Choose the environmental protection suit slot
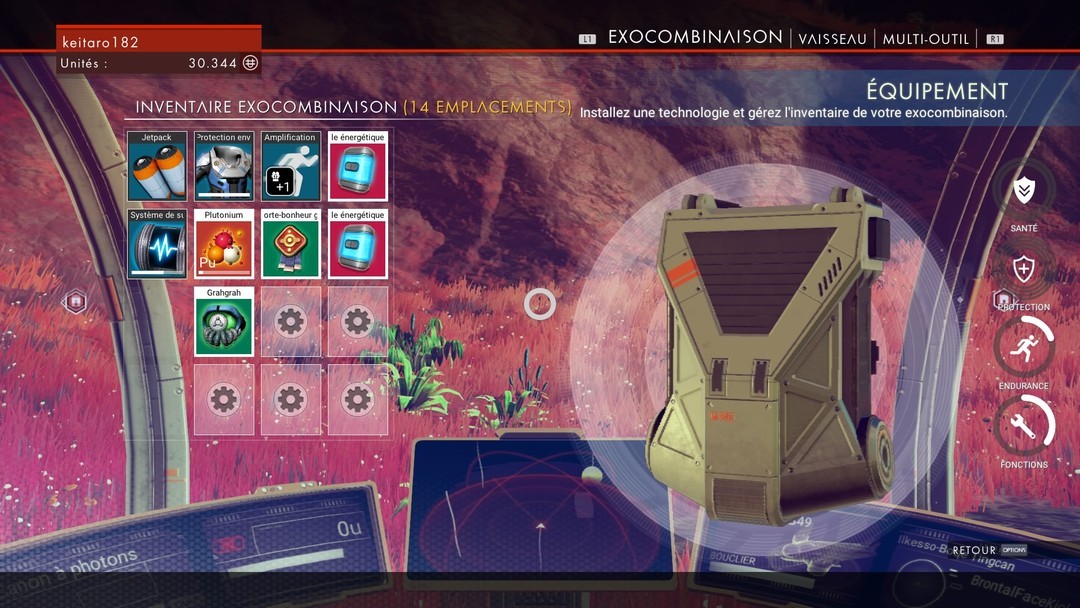The image size is (1080, 608). (224, 166)
